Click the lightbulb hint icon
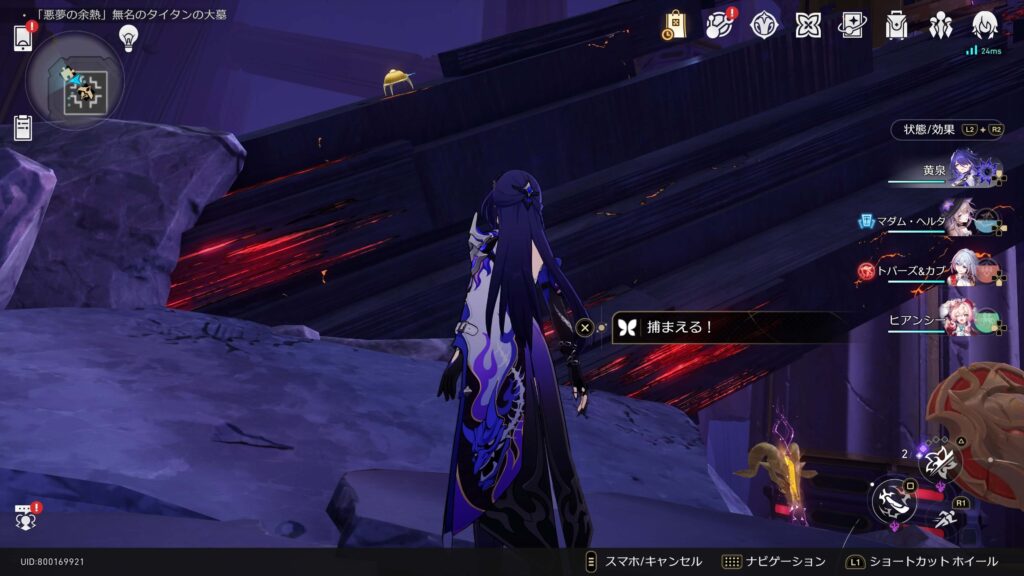This screenshot has width=1024, height=576. coord(128,37)
